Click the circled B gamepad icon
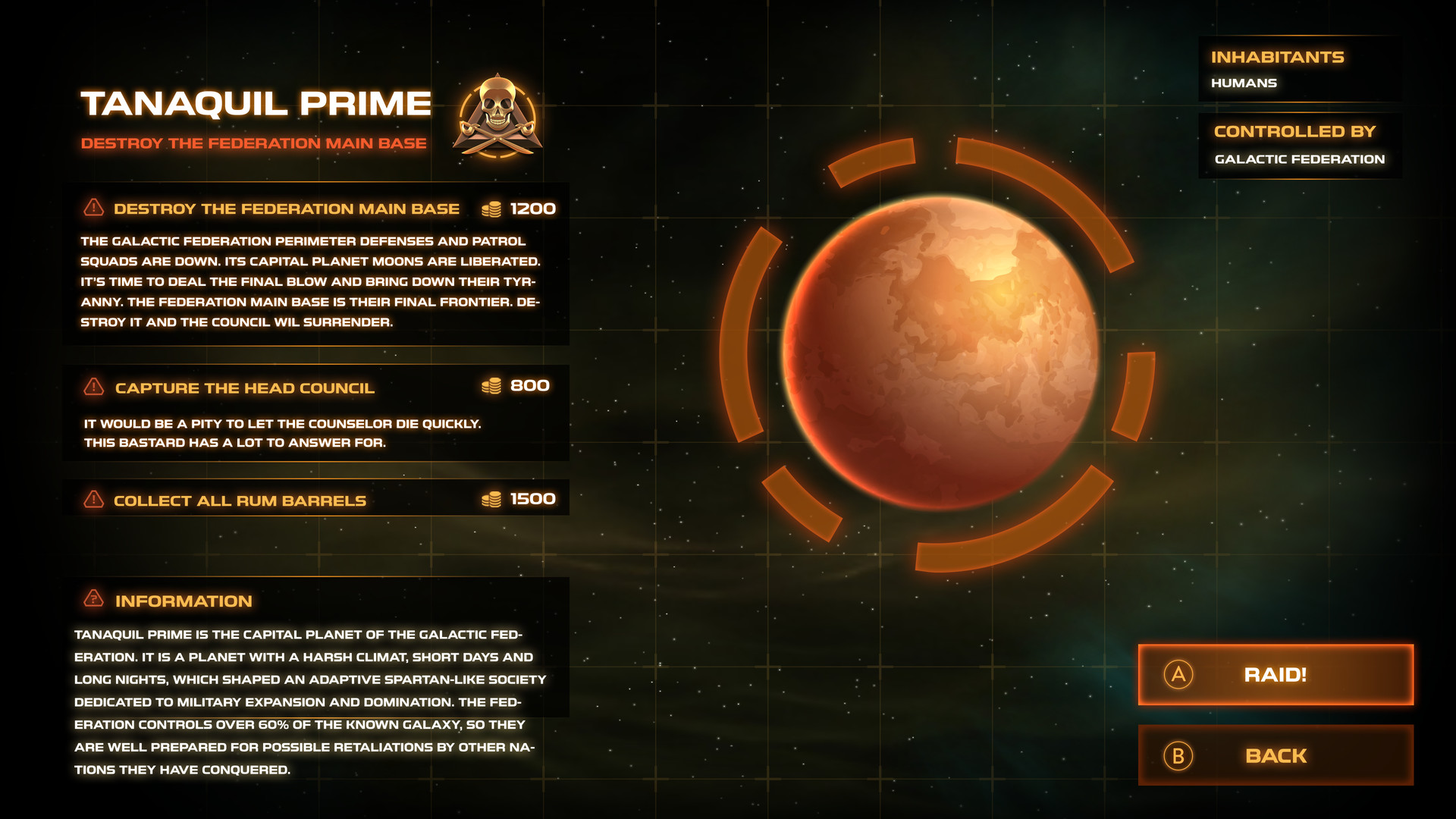This screenshot has height=819, width=1456. pos(1178,756)
